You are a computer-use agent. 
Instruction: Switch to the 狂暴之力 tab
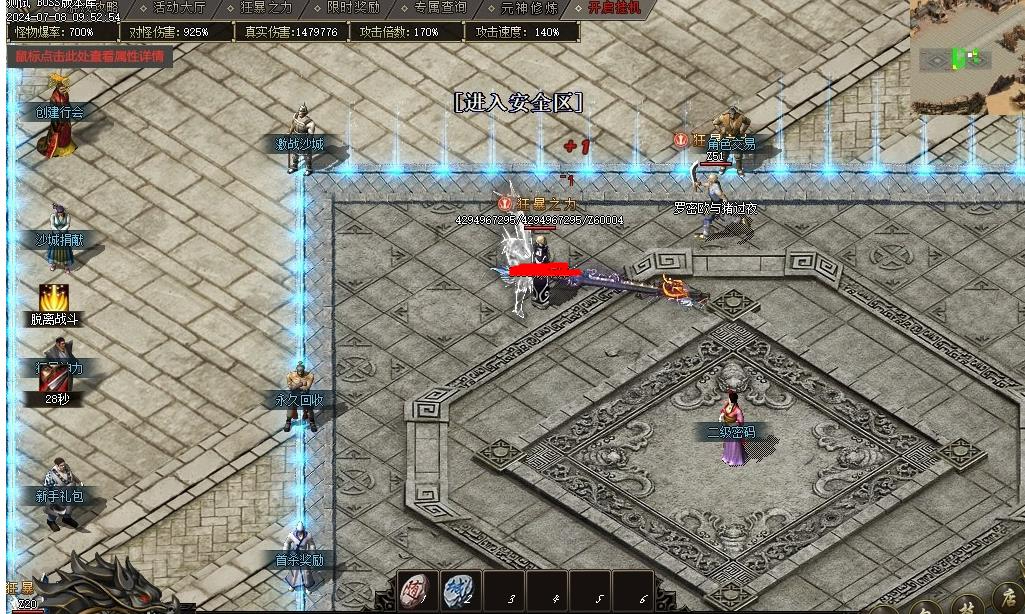[x=267, y=8]
